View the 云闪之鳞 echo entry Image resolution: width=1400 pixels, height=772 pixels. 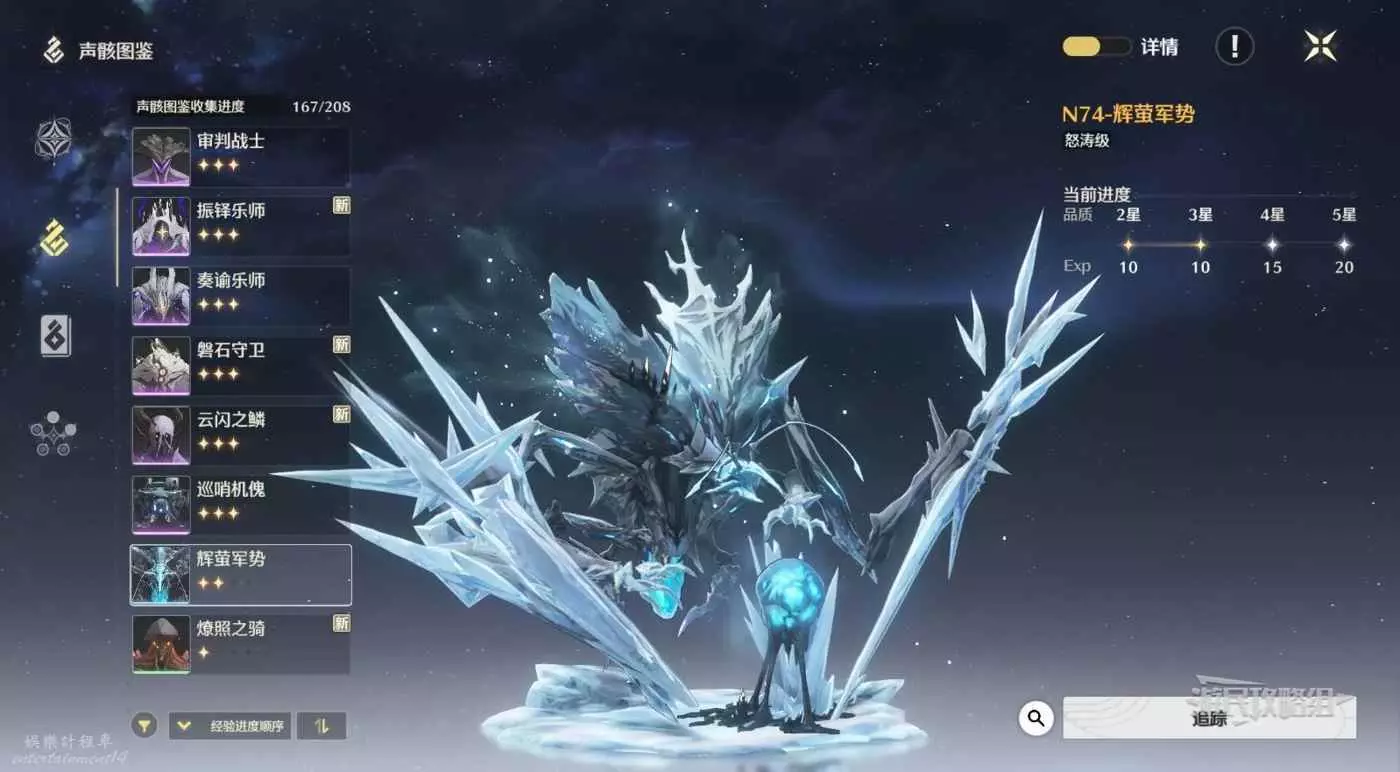pos(240,435)
